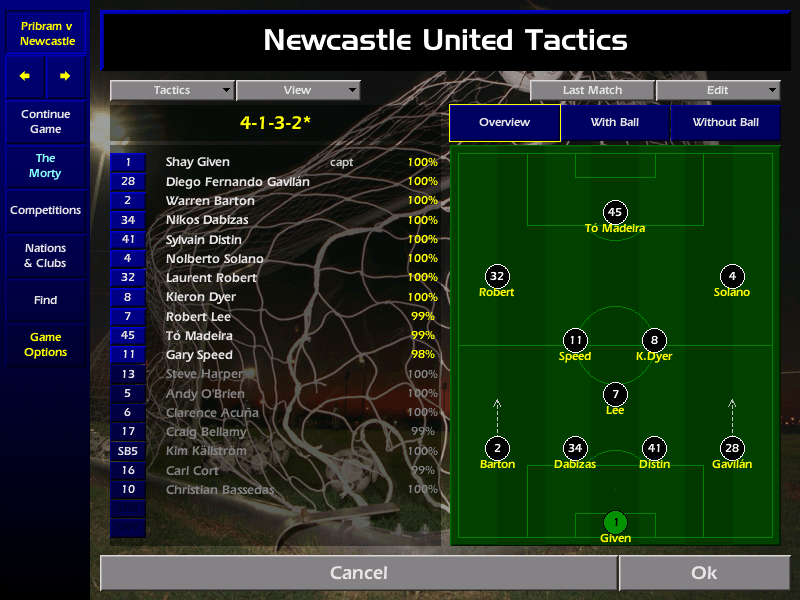Open Game Options

pos(45,345)
